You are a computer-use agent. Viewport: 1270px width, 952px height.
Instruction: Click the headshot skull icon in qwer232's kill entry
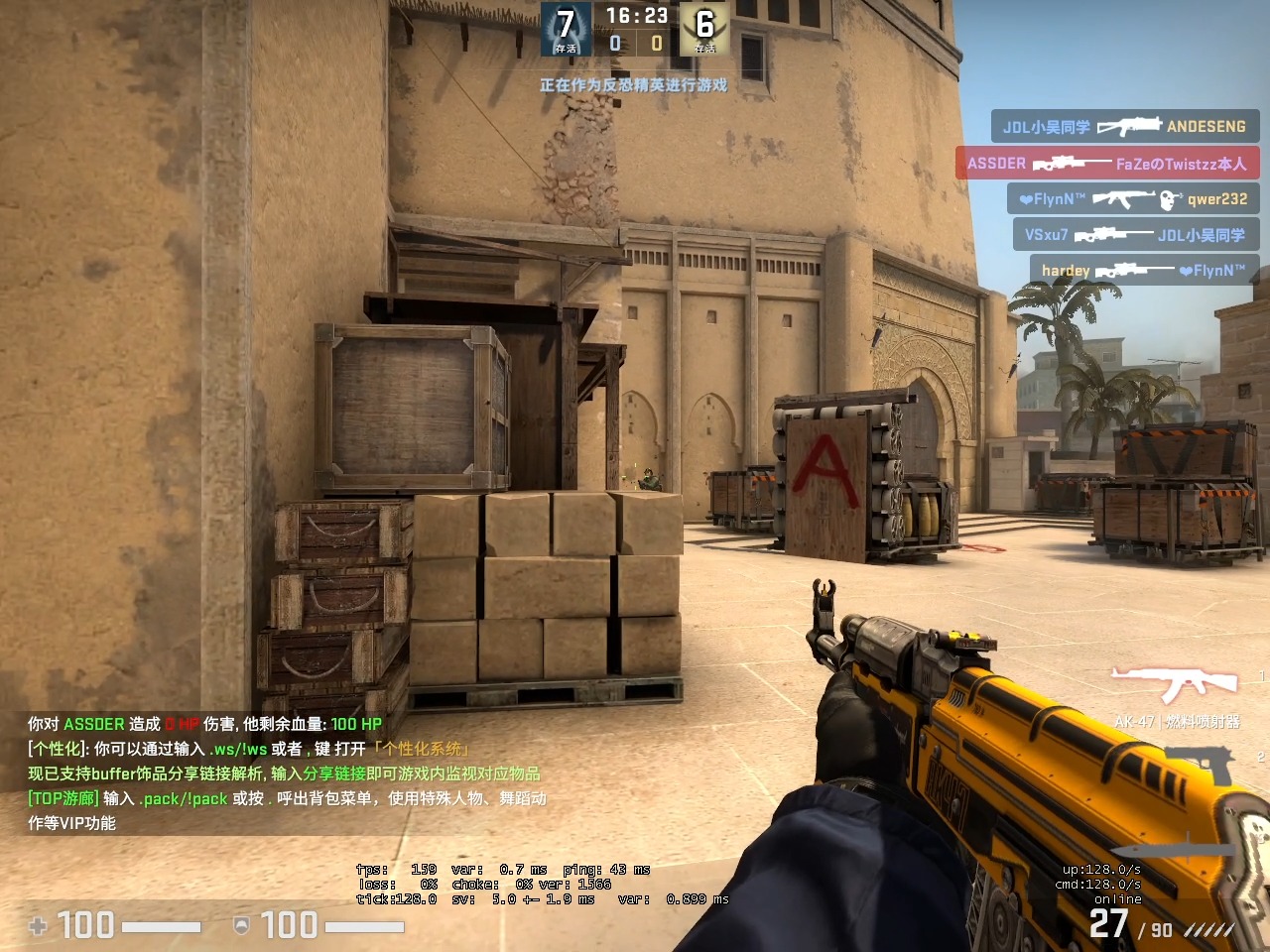1168,200
